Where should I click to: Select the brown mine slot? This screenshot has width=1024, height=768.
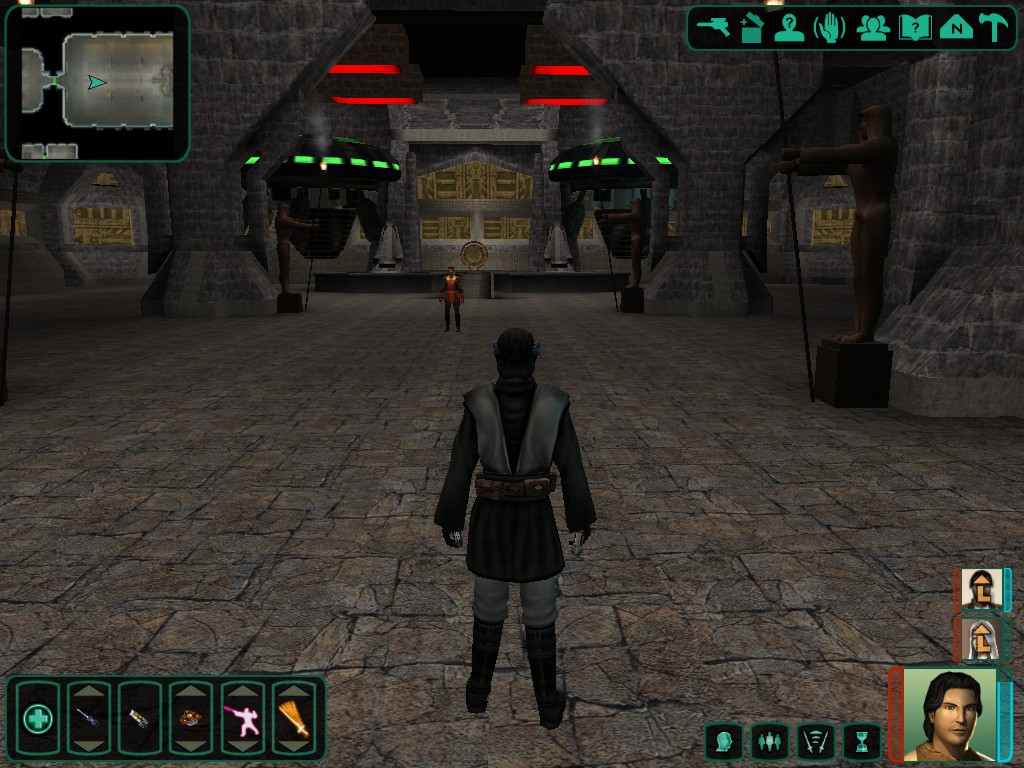(x=190, y=718)
